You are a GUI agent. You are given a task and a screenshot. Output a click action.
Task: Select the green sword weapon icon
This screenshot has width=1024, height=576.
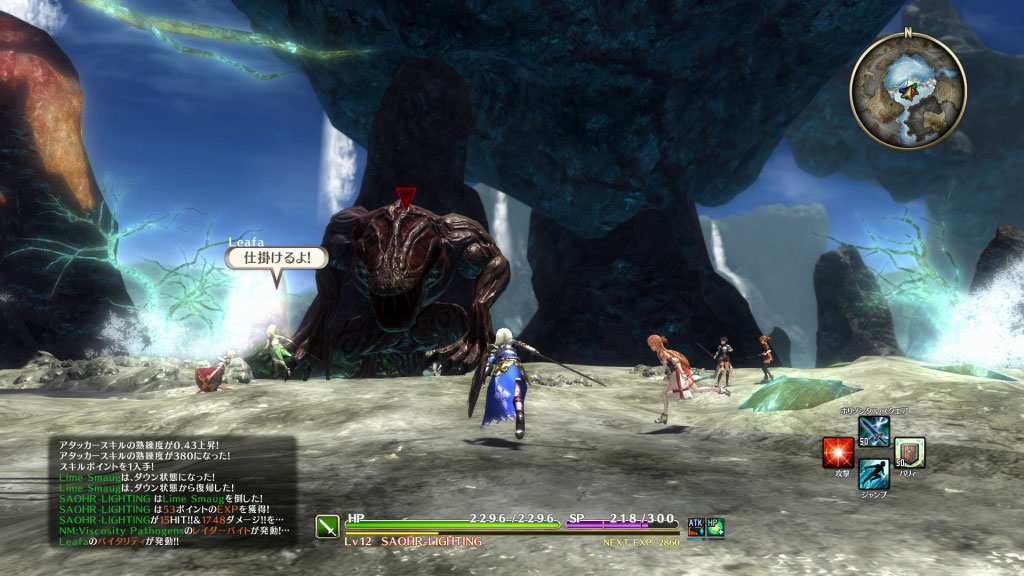tap(328, 527)
